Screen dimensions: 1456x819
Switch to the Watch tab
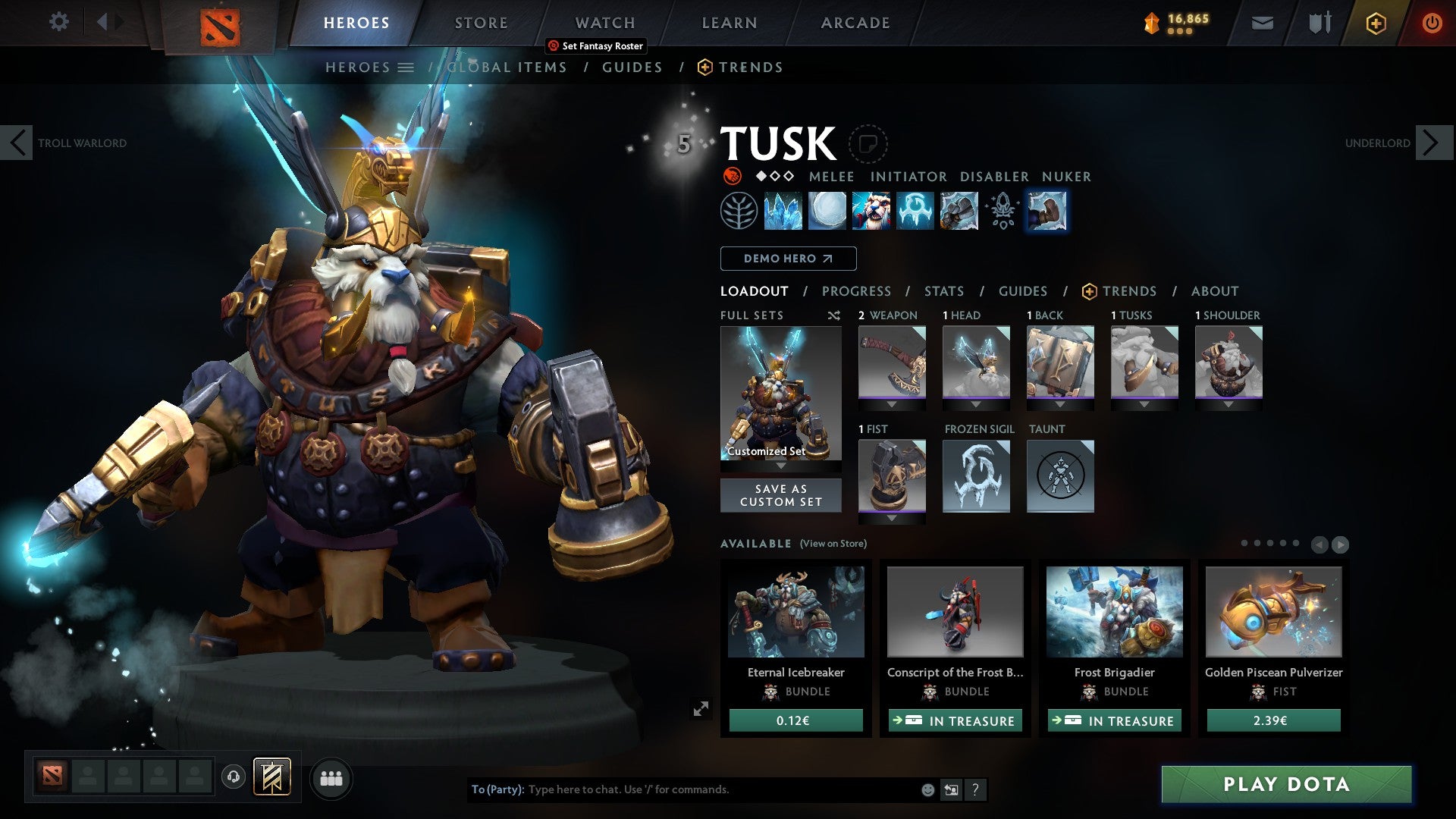(604, 23)
